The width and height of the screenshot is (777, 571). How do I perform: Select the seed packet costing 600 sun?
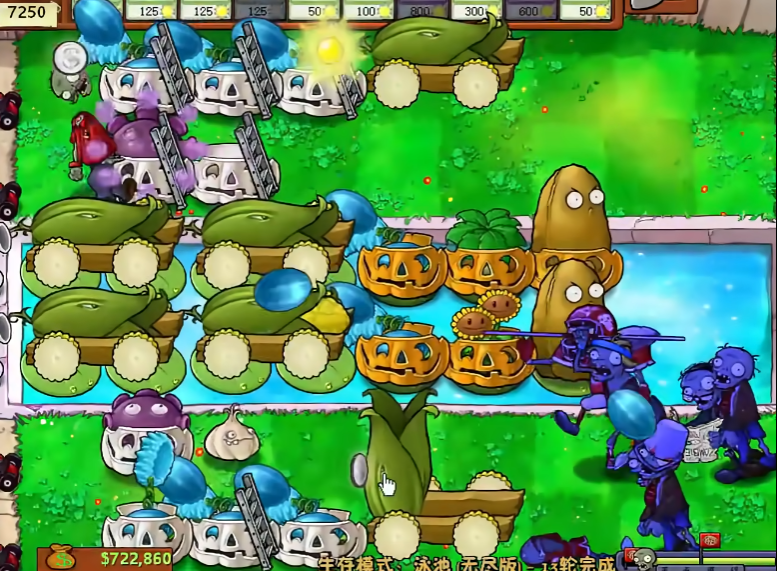[x=530, y=10]
